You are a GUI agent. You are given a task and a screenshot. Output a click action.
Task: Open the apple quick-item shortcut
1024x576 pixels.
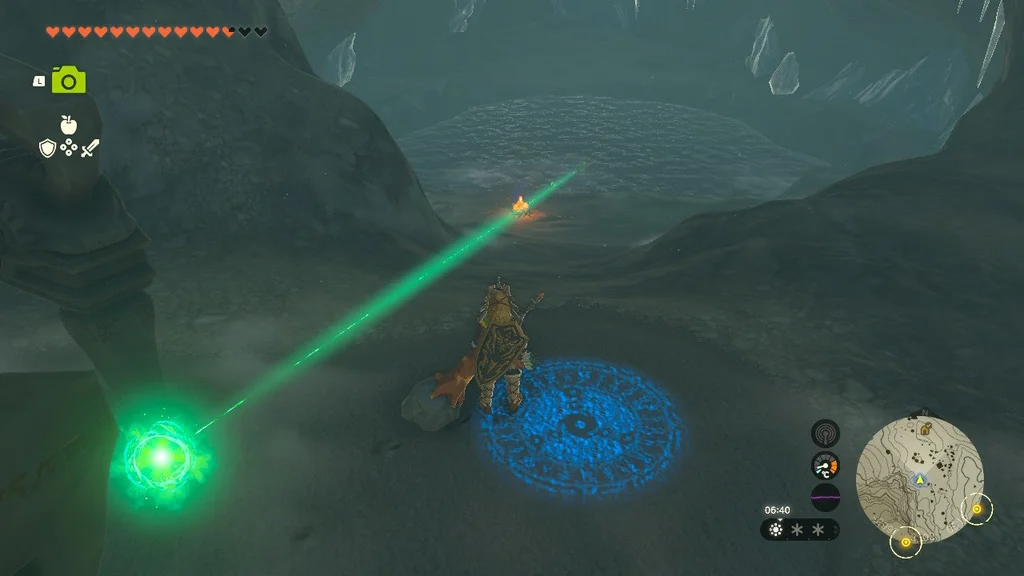coord(69,125)
